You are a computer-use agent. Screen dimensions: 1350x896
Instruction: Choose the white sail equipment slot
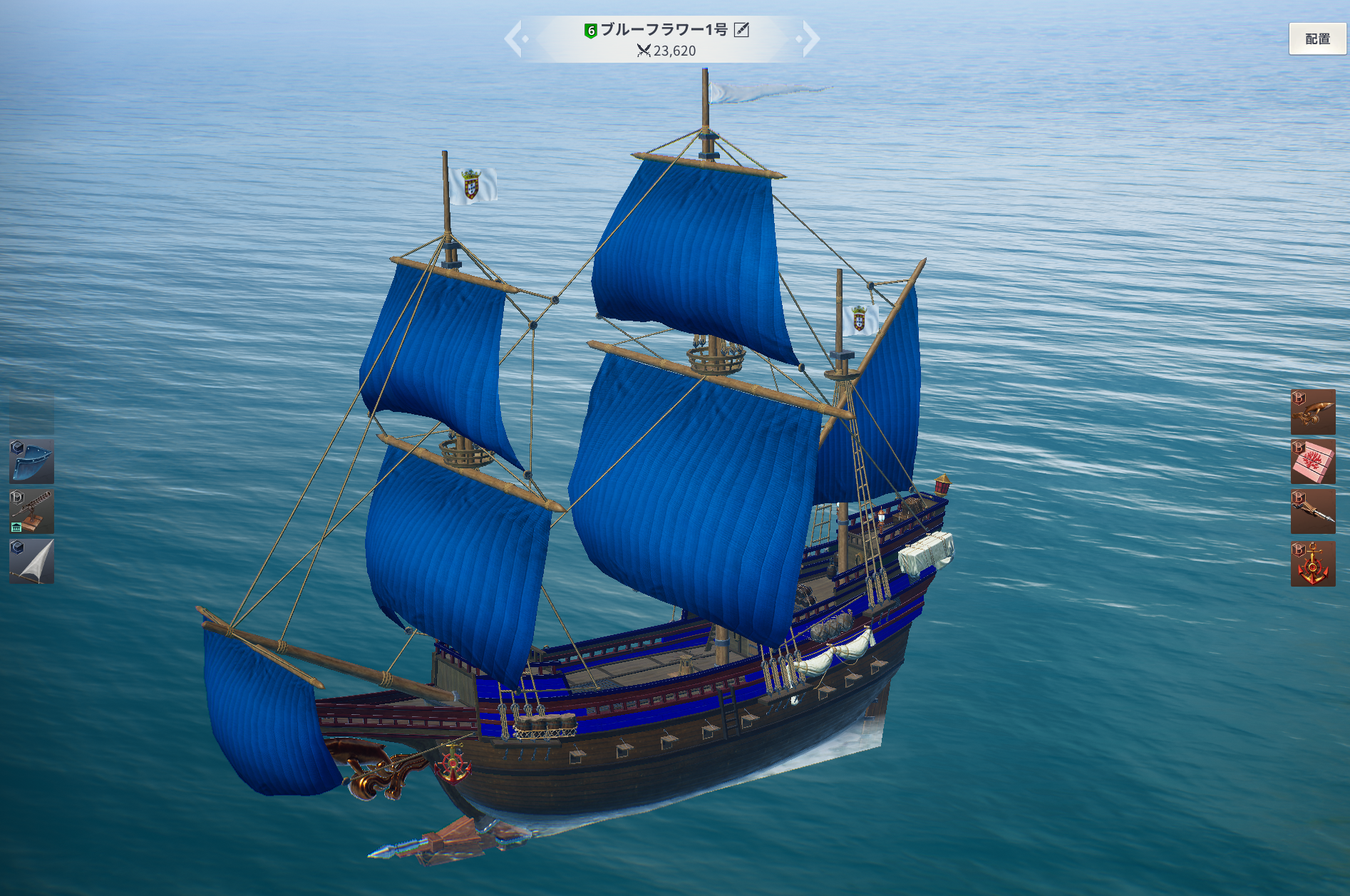(x=32, y=561)
